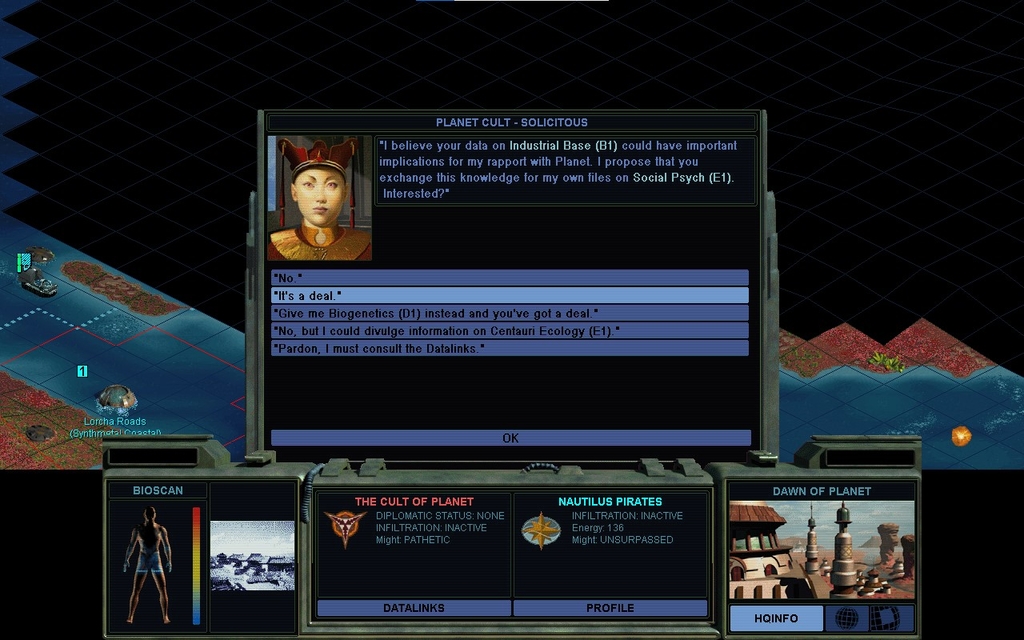Ask for Biogenetics (D1) instead
This screenshot has width=1024, height=640.
click(509, 313)
